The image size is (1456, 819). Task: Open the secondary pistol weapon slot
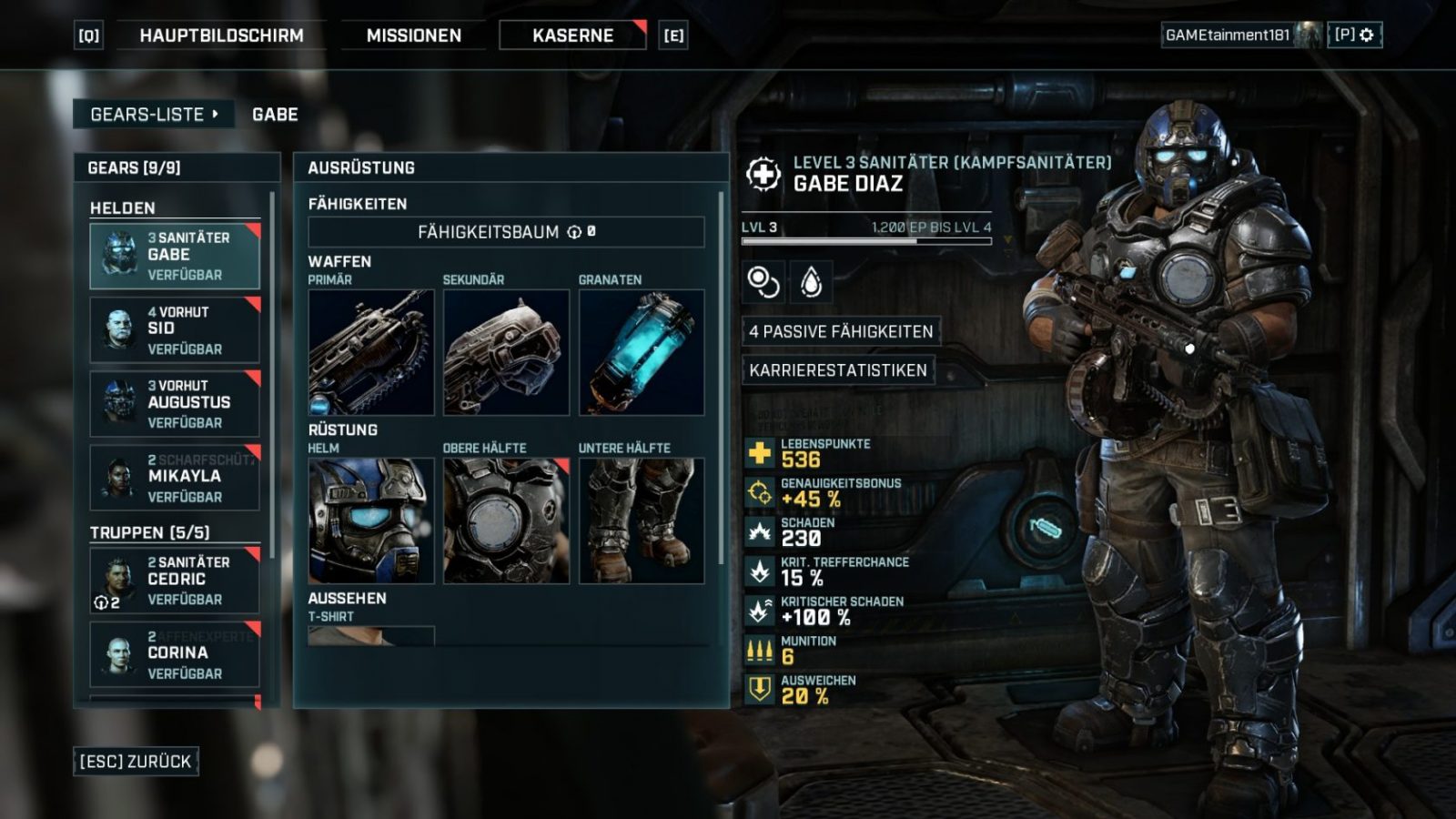[x=506, y=352]
